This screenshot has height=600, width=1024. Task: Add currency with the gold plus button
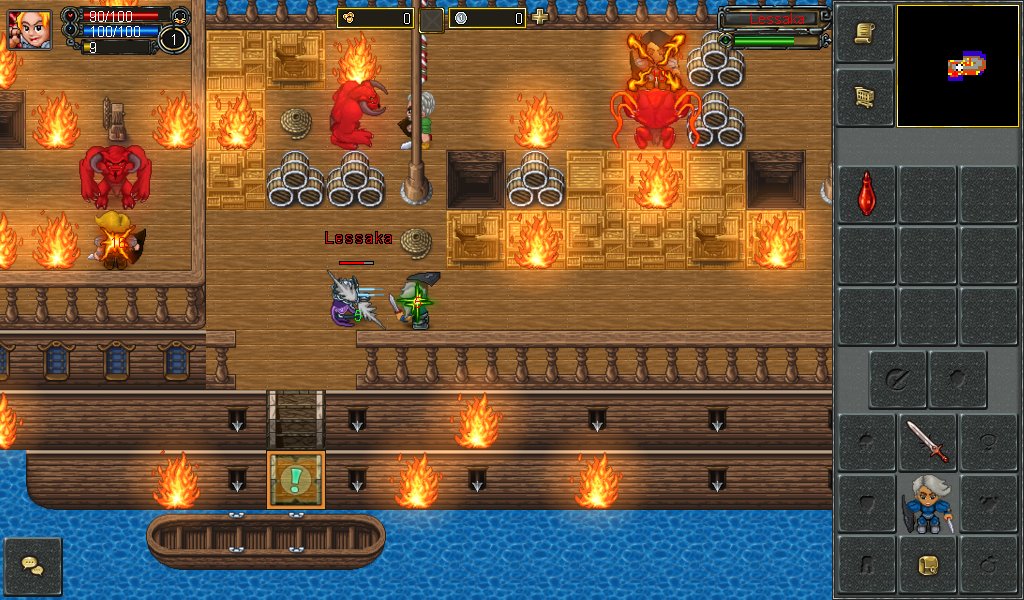click(x=540, y=17)
